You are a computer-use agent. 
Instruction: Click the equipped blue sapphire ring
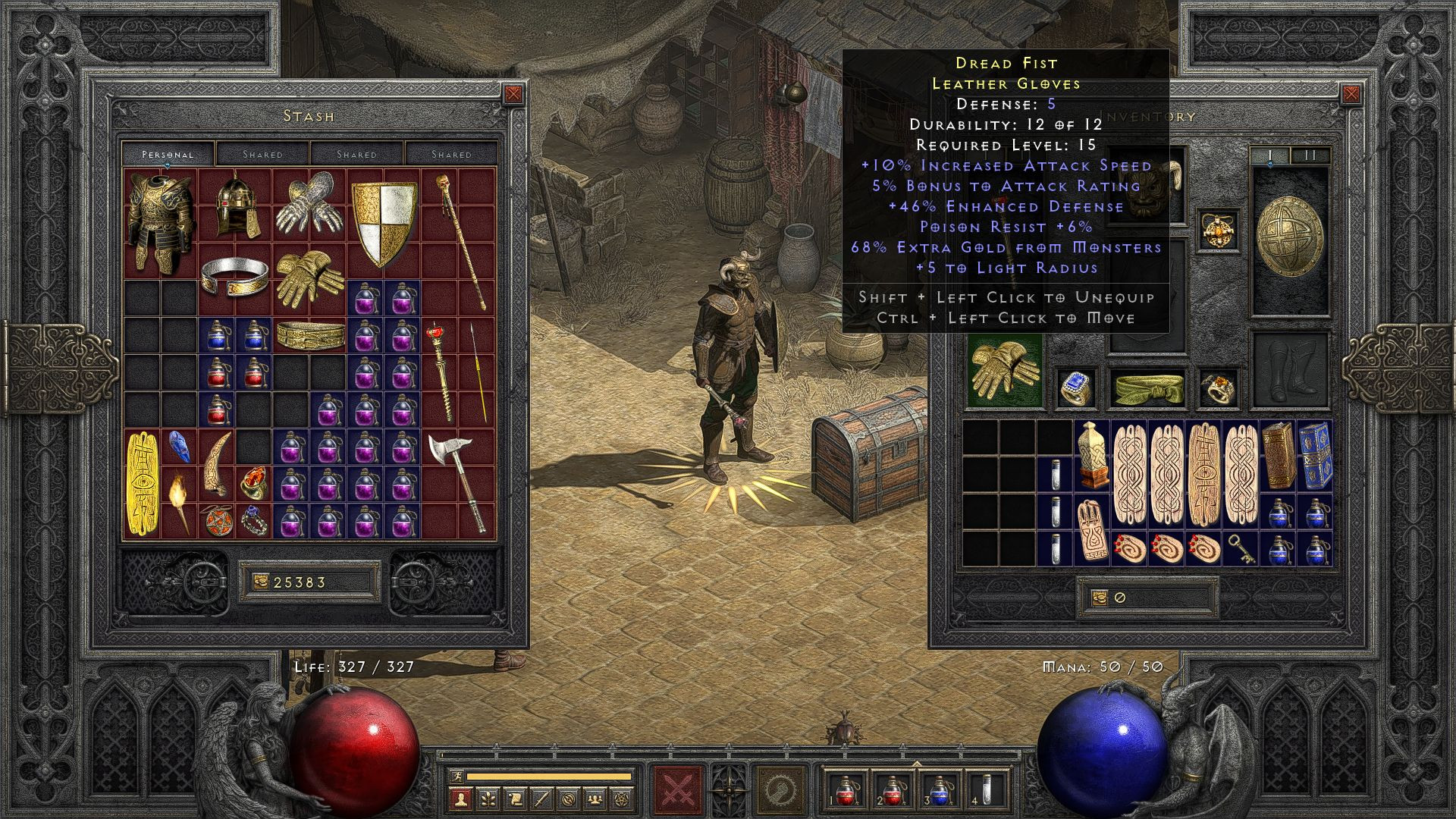coord(1075,388)
